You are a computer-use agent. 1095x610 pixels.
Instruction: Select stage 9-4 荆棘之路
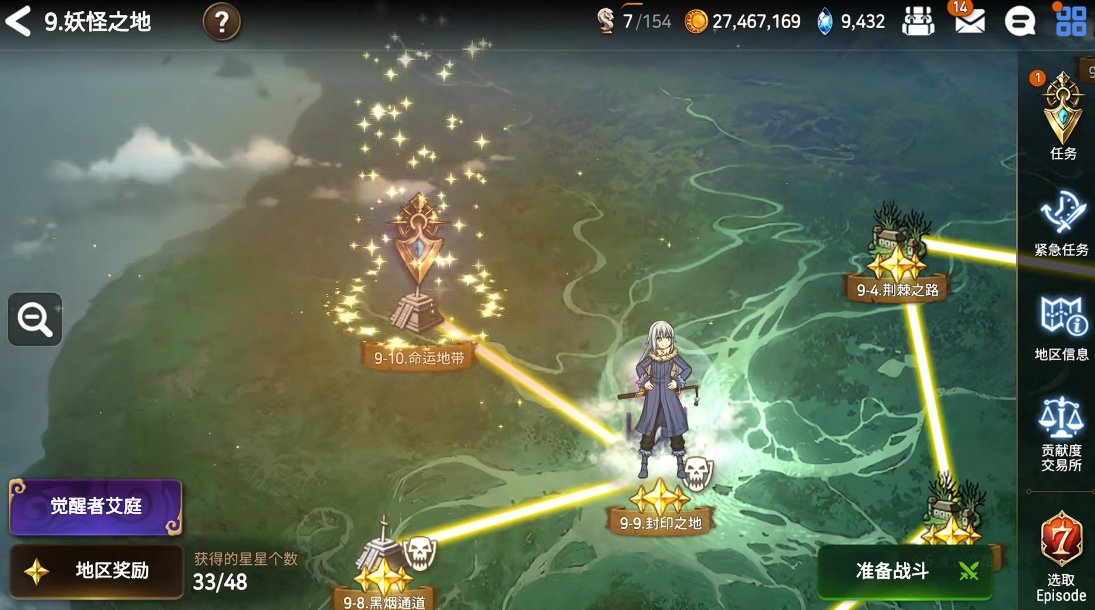(897, 265)
